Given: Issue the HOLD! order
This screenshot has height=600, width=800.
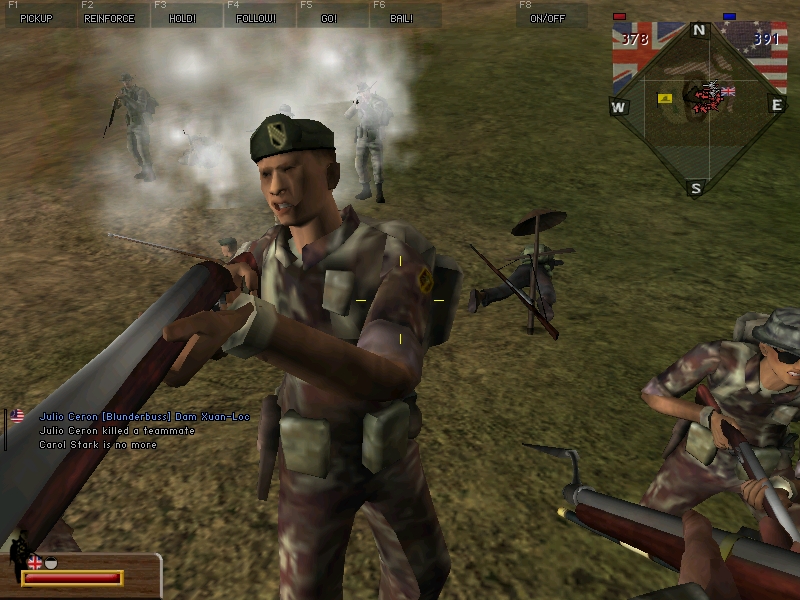Looking at the screenshot, I should click(x=182, y=18).
